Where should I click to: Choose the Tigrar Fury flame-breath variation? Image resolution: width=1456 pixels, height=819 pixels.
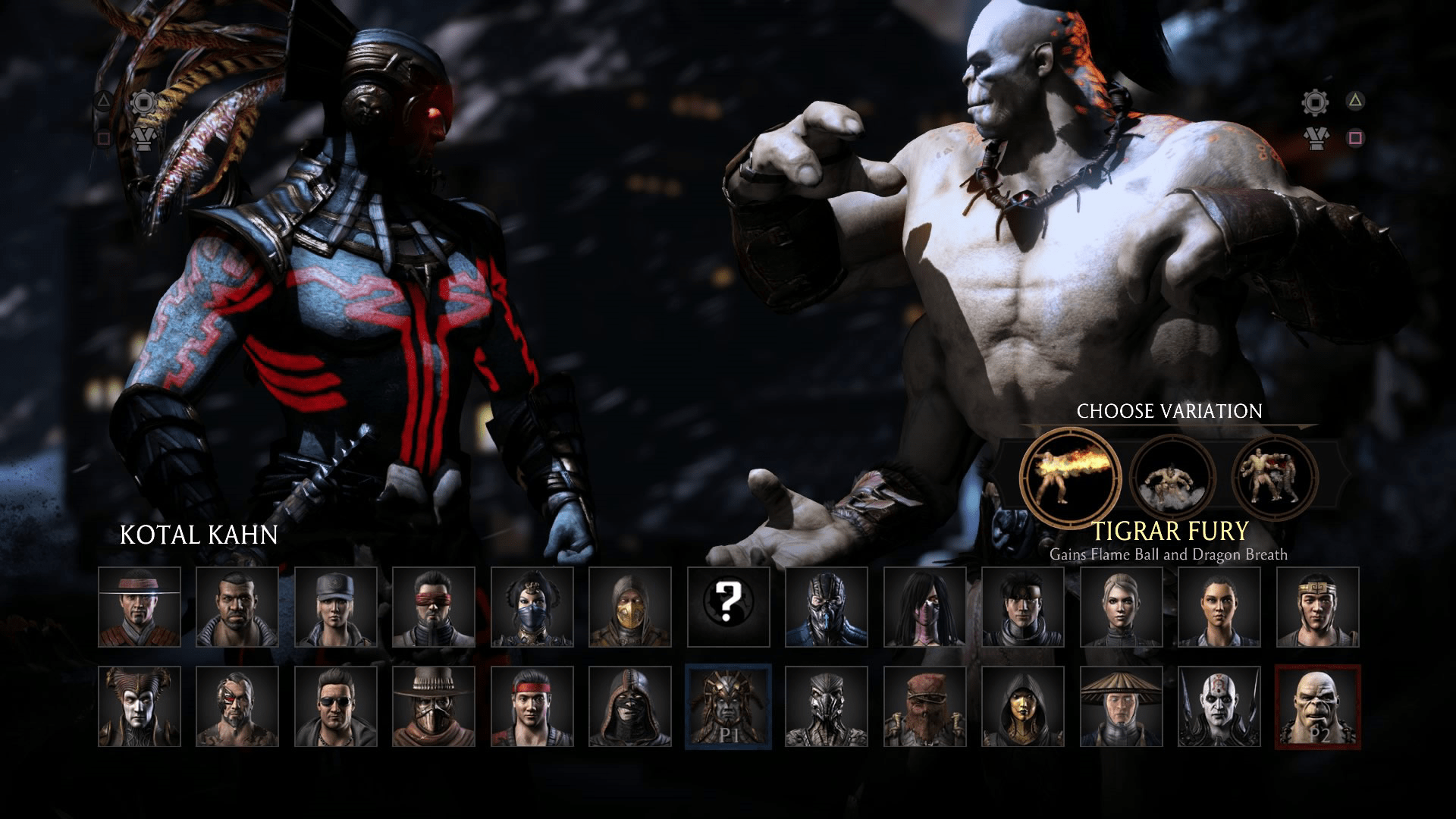[1070, 477]
